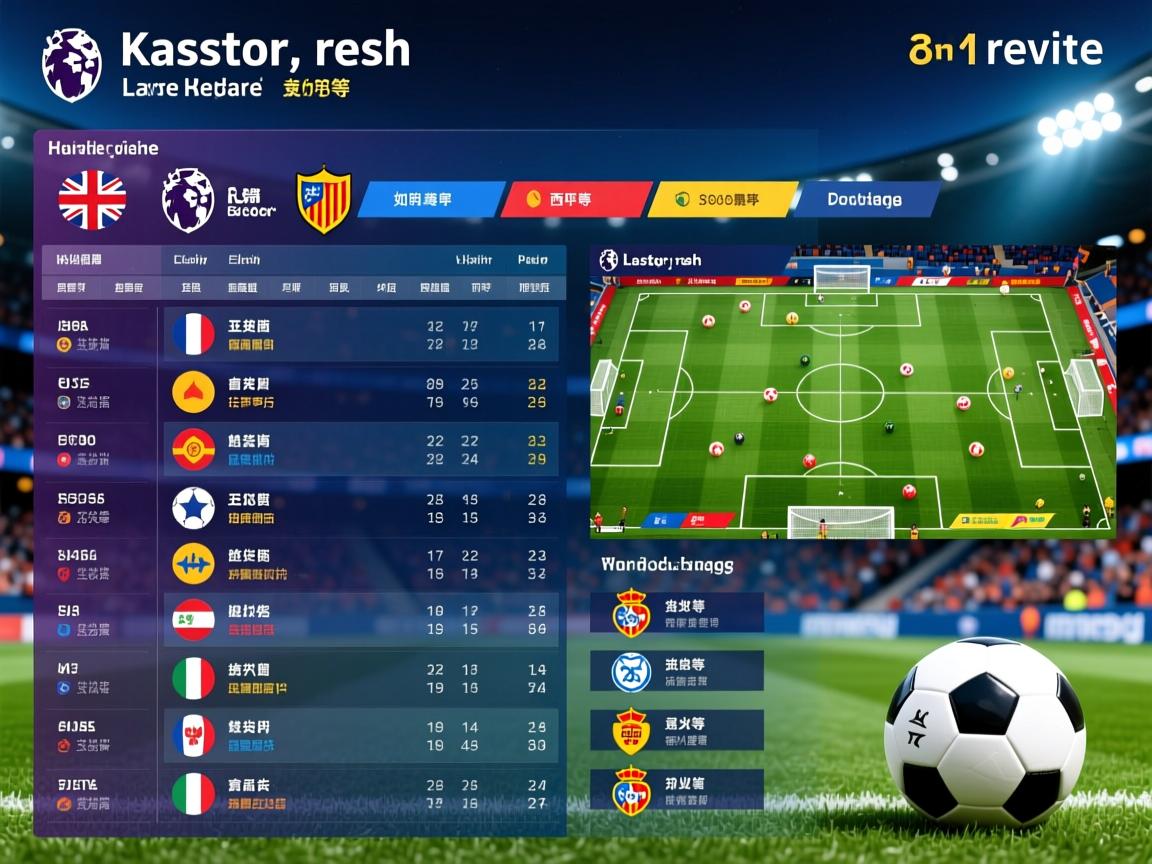
Task: Choose the purple lion league logo in the filter row
Action: click(188, 200)
